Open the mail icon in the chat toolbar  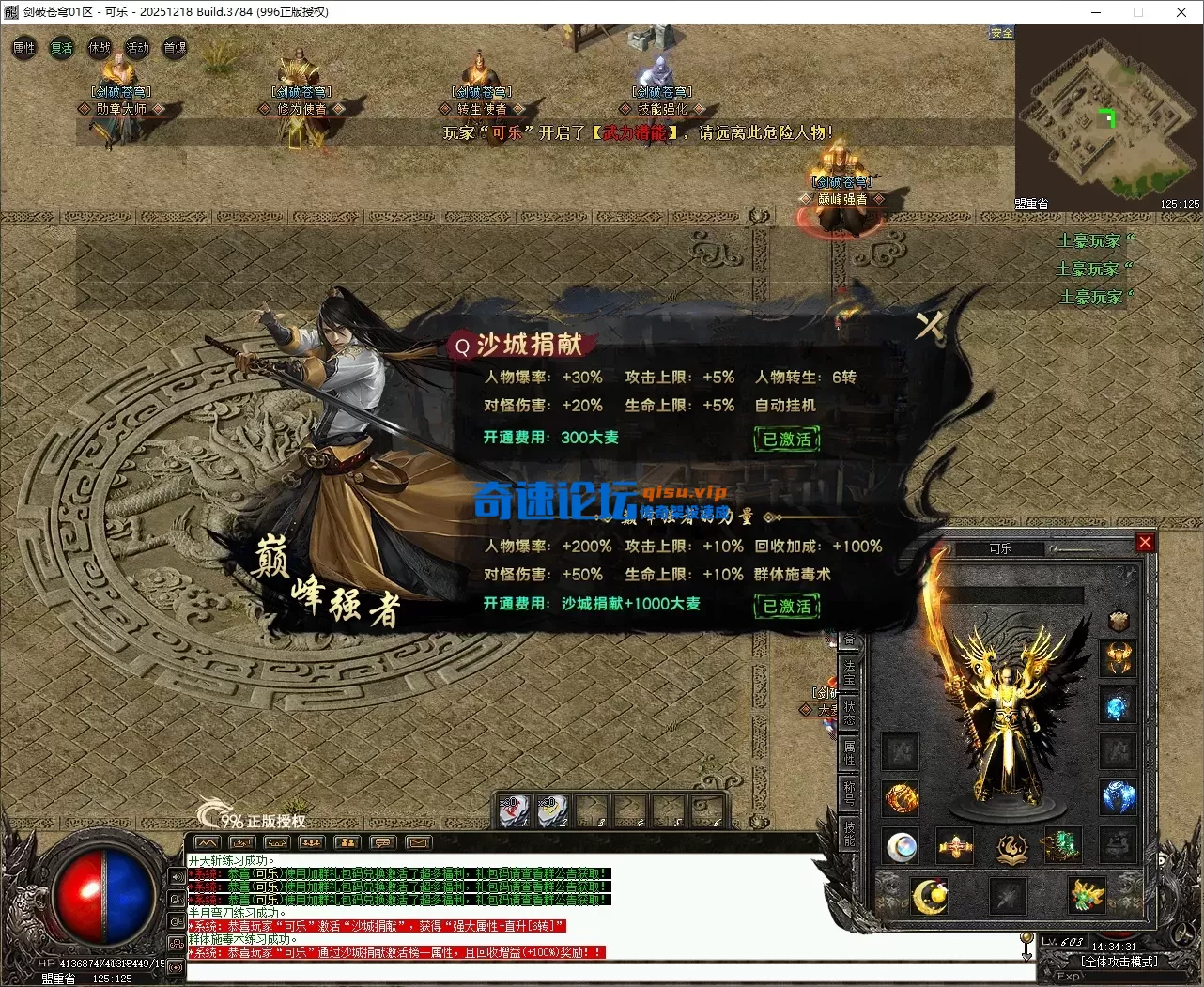coord(417,842)
